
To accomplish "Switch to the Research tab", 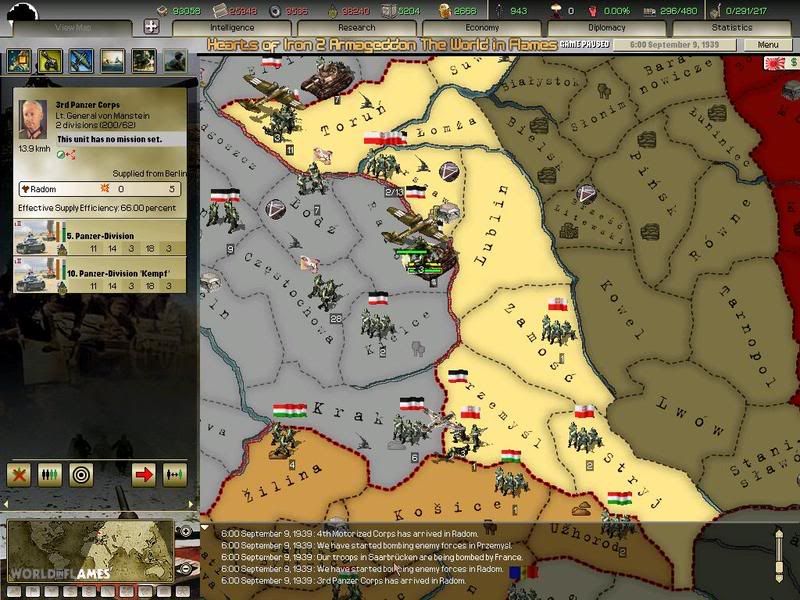I will (x=356, y=28).
